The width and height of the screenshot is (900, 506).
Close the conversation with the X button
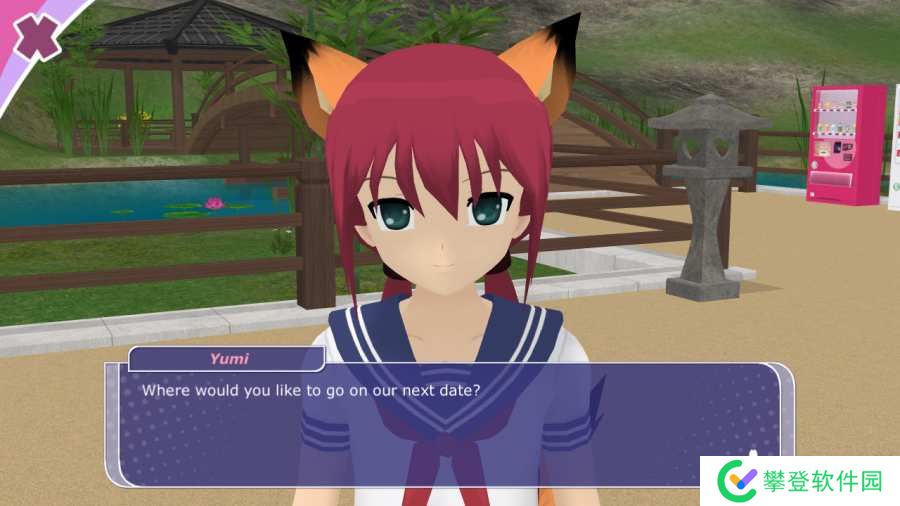point(36,36)
